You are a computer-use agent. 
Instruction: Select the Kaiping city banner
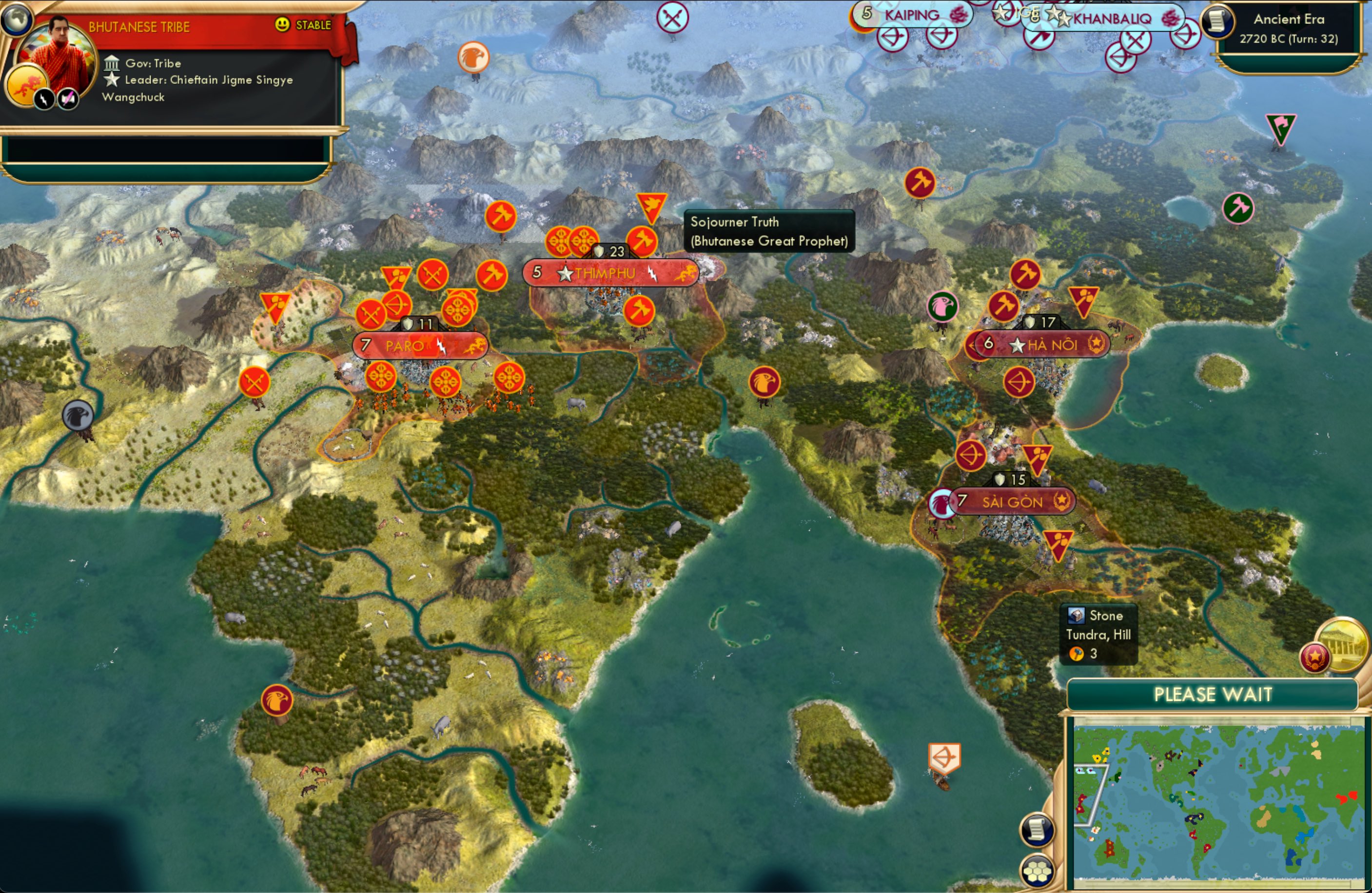click(x=912, y=15)
